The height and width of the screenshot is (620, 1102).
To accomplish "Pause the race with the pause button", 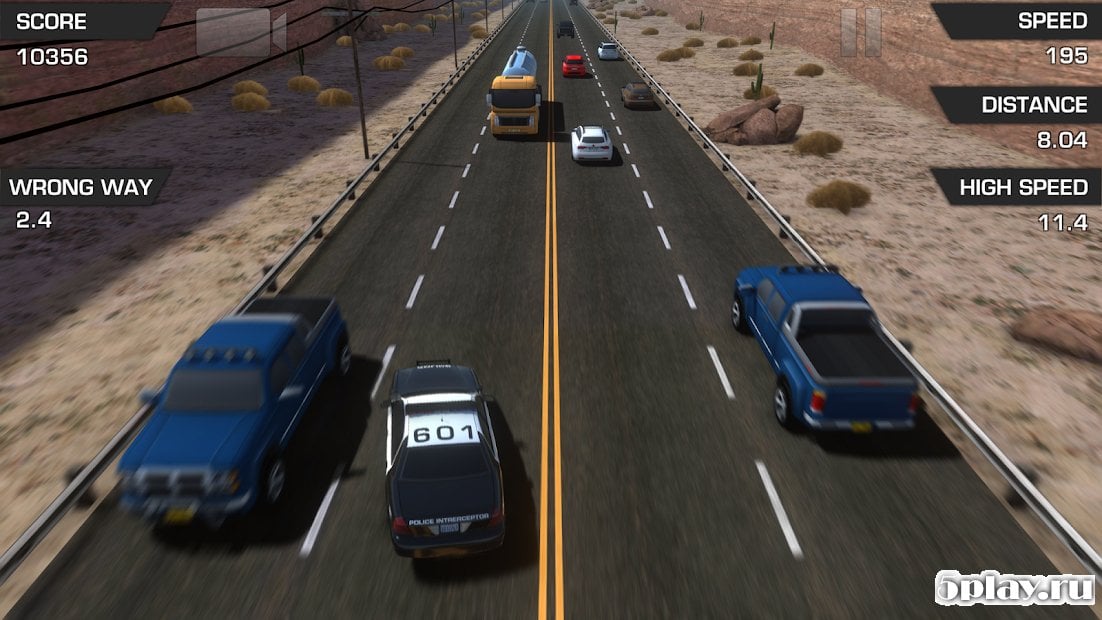I will (x=860, y=32).
